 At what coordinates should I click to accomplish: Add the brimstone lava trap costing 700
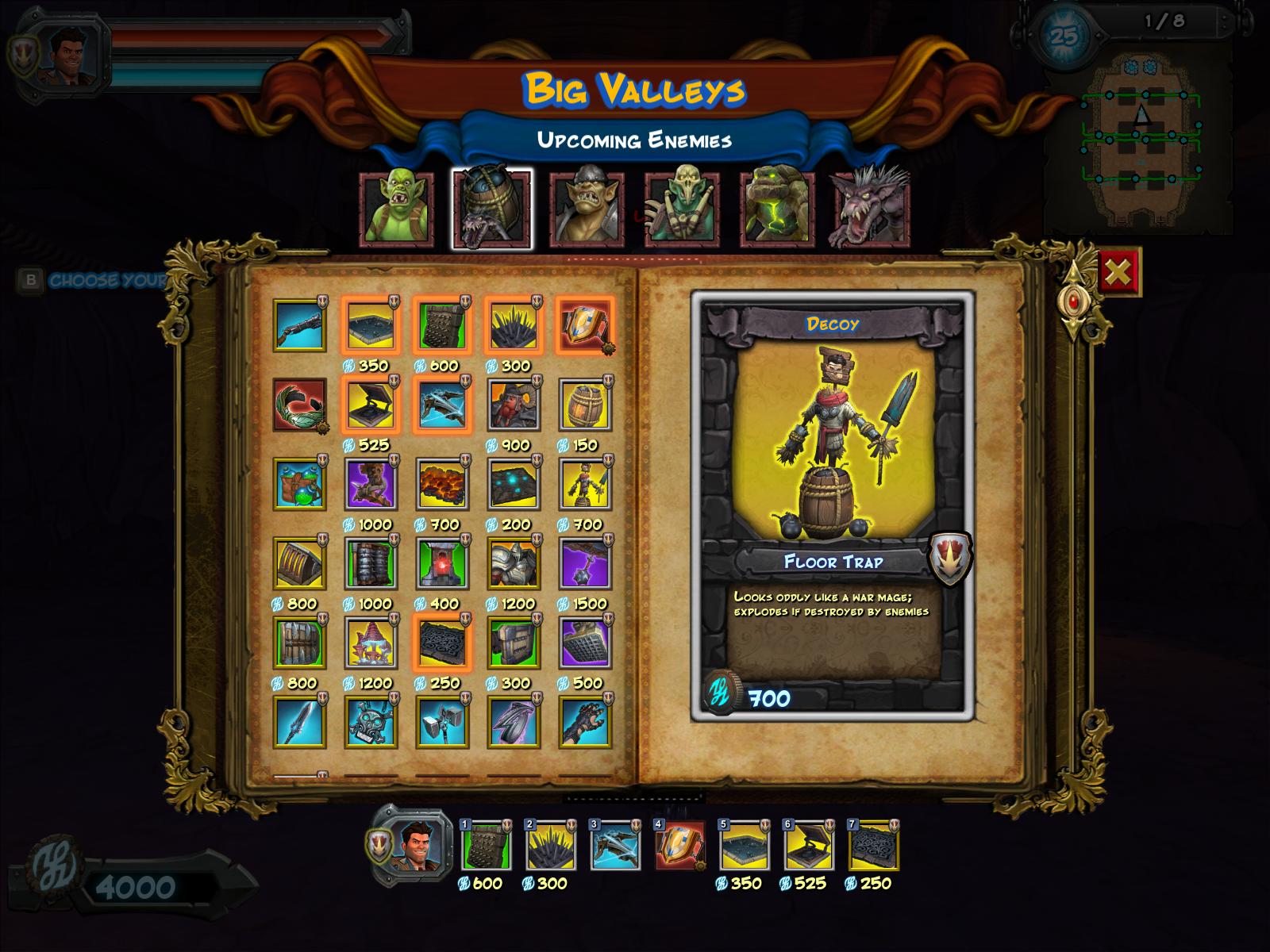[x=442, y=484]
